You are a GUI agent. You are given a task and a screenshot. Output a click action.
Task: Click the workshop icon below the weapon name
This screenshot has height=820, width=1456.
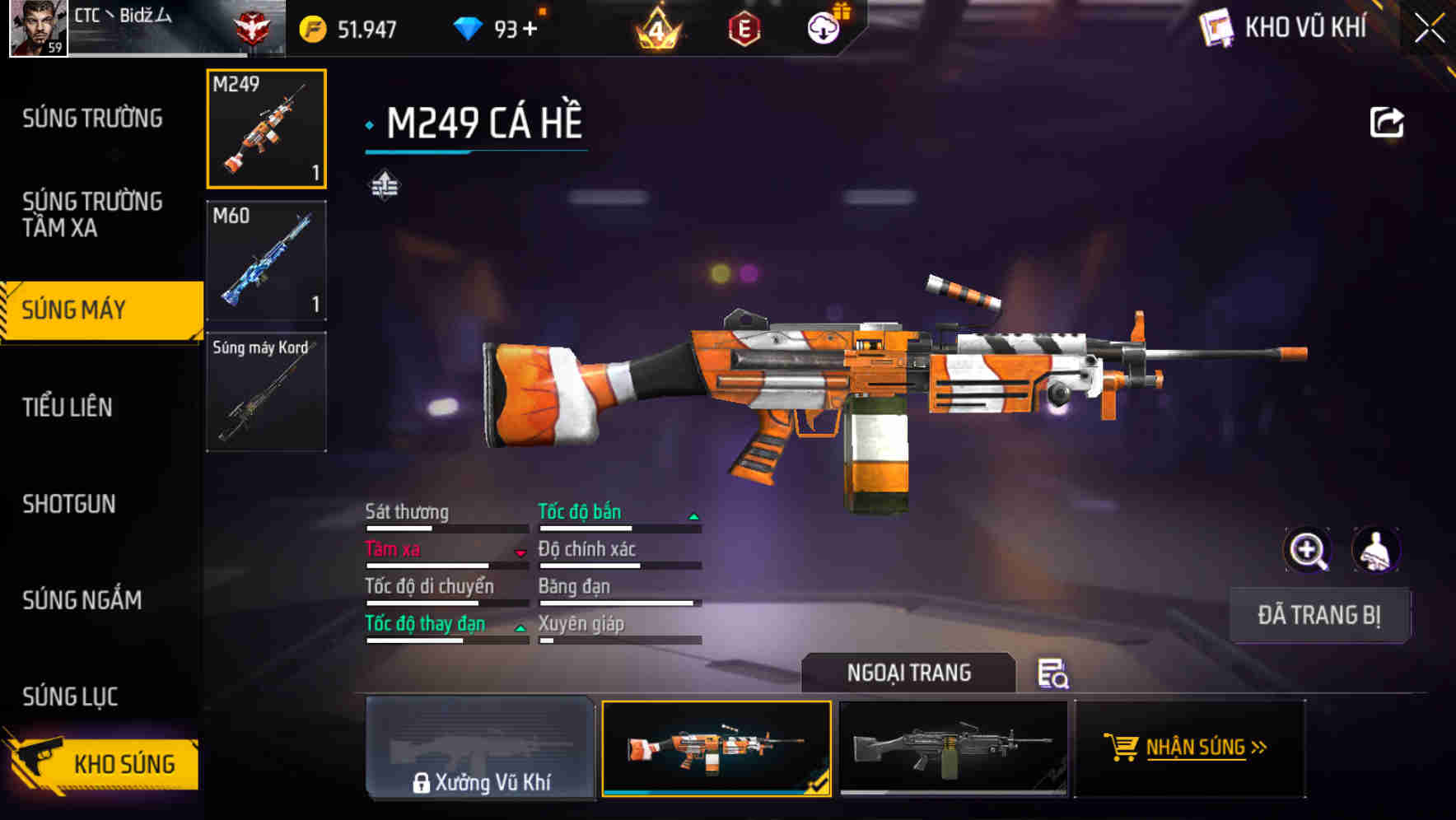(385, 185)
